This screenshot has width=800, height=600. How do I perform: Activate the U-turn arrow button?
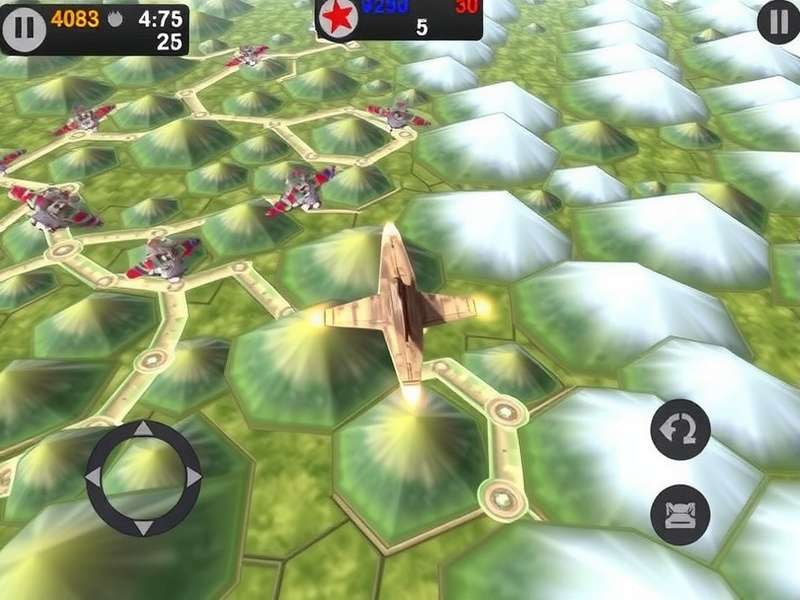[680, 429]
